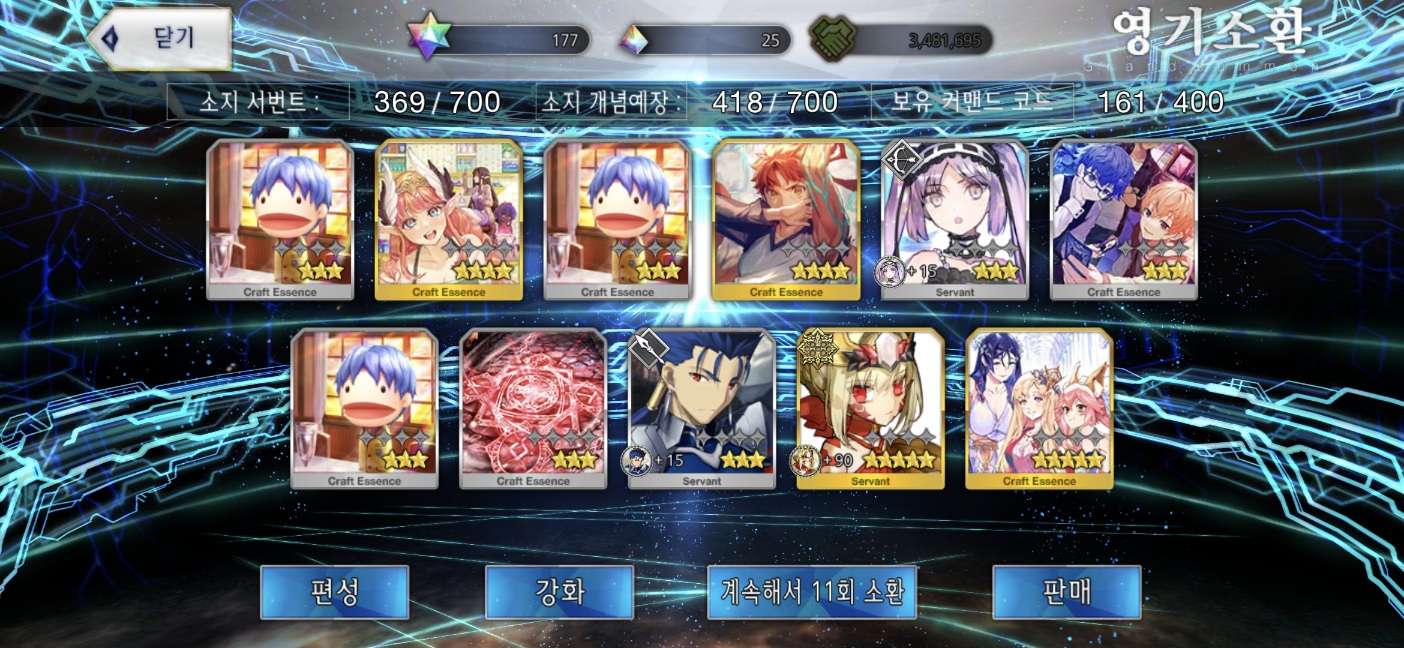Select the purple twin-tail Archer servant card
The width and height of the screenshot is (1404, 648).
[955, 220]
